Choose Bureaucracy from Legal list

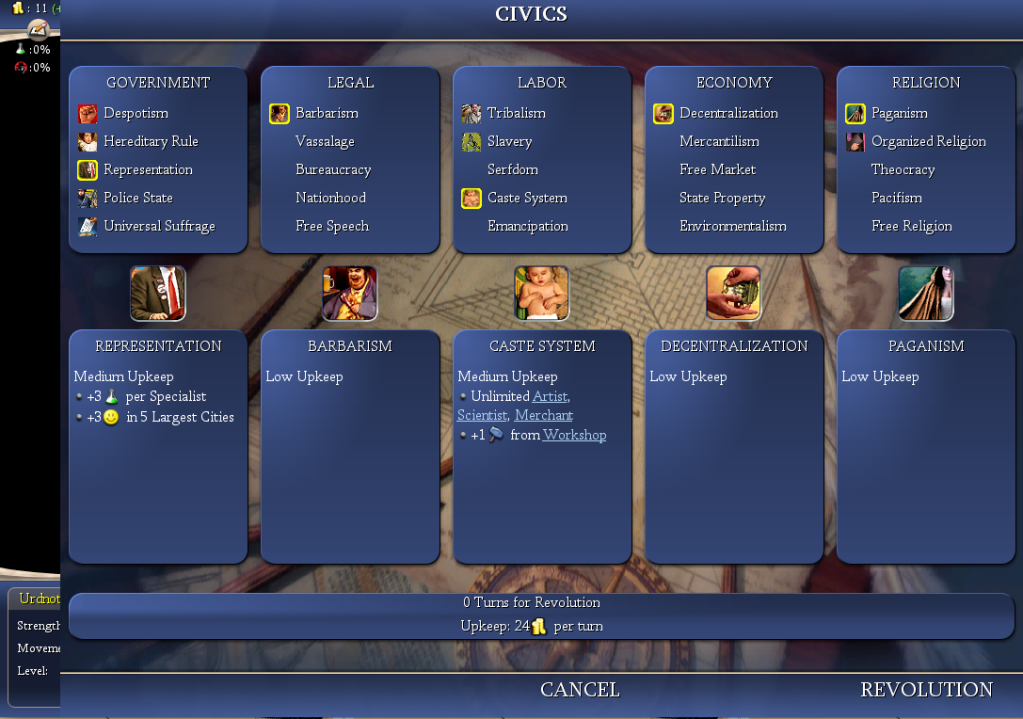click(333, 170)
